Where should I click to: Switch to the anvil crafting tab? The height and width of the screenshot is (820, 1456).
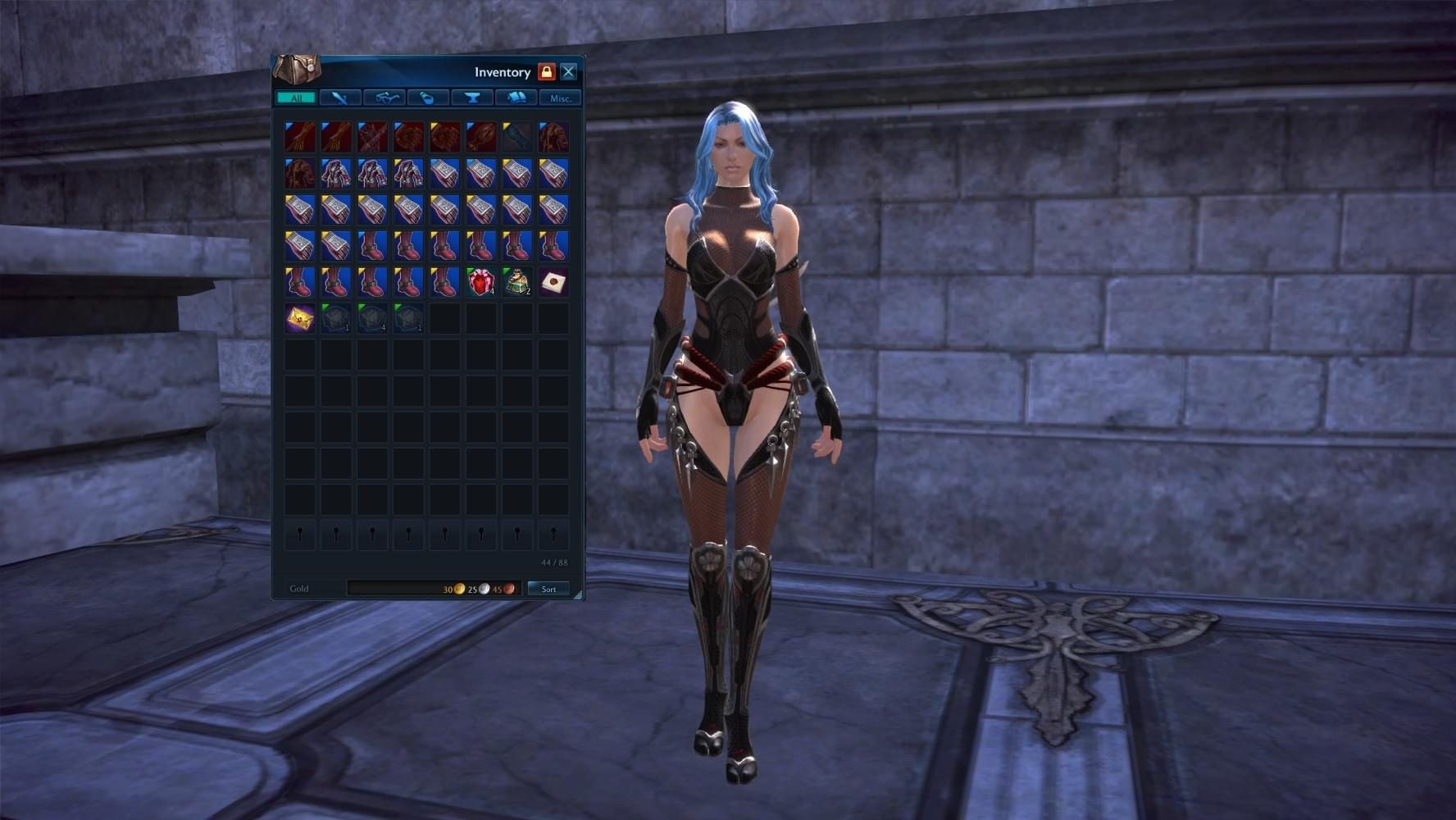coord(472,98)
